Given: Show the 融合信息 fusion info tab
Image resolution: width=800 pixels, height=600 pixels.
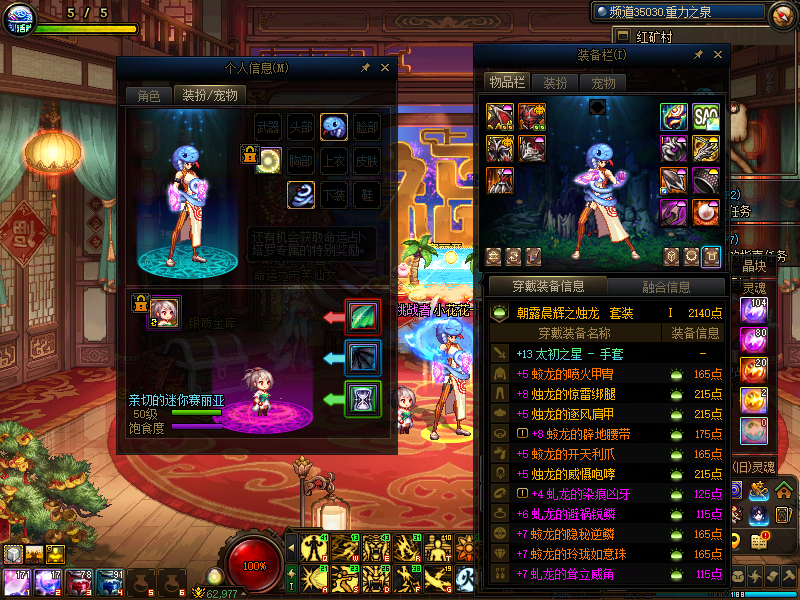Looking at the screenshot, I should pos(665,287).
